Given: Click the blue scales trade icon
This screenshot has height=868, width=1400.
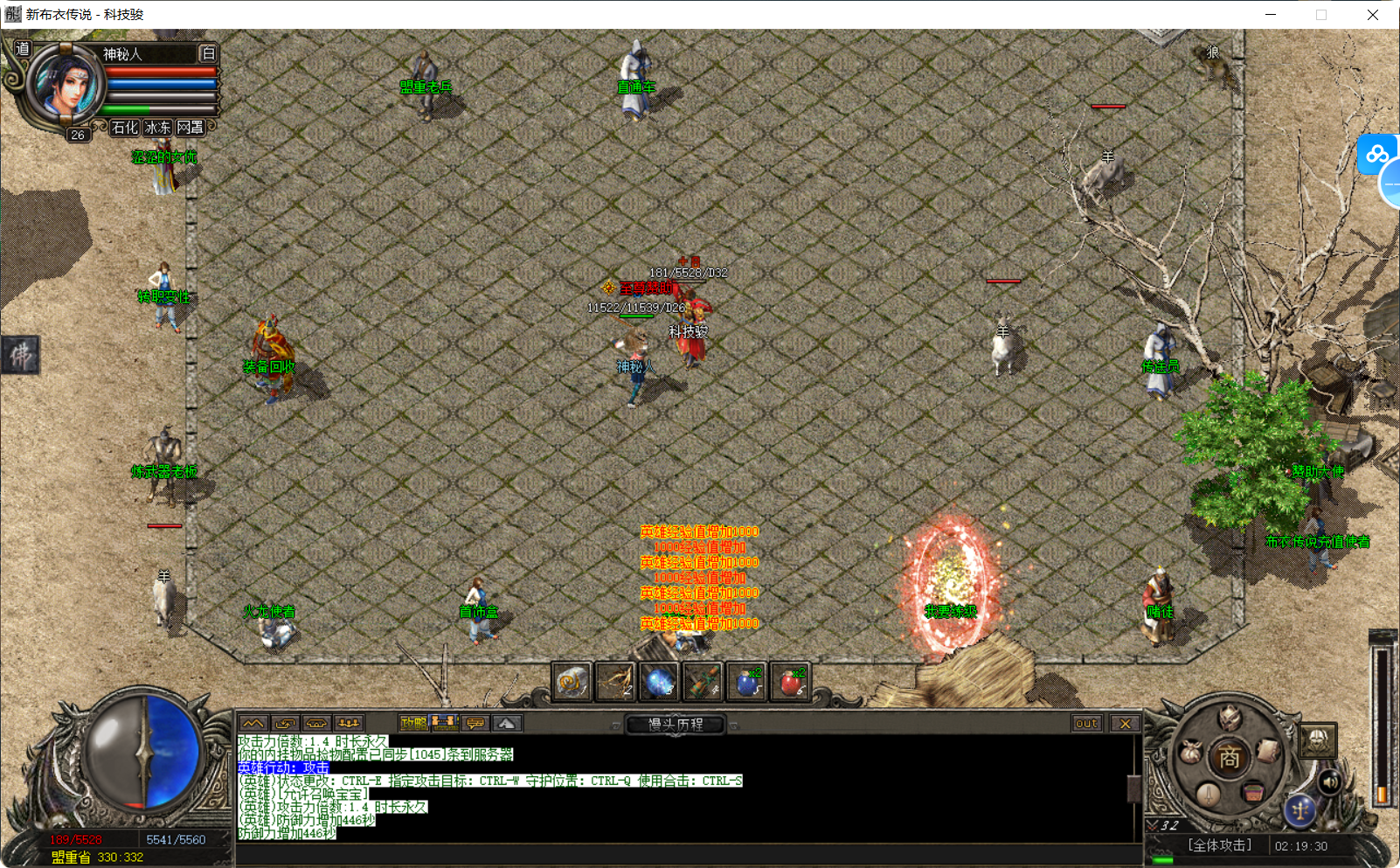Looking at the screenshot, I should [x=1301, y=811].
